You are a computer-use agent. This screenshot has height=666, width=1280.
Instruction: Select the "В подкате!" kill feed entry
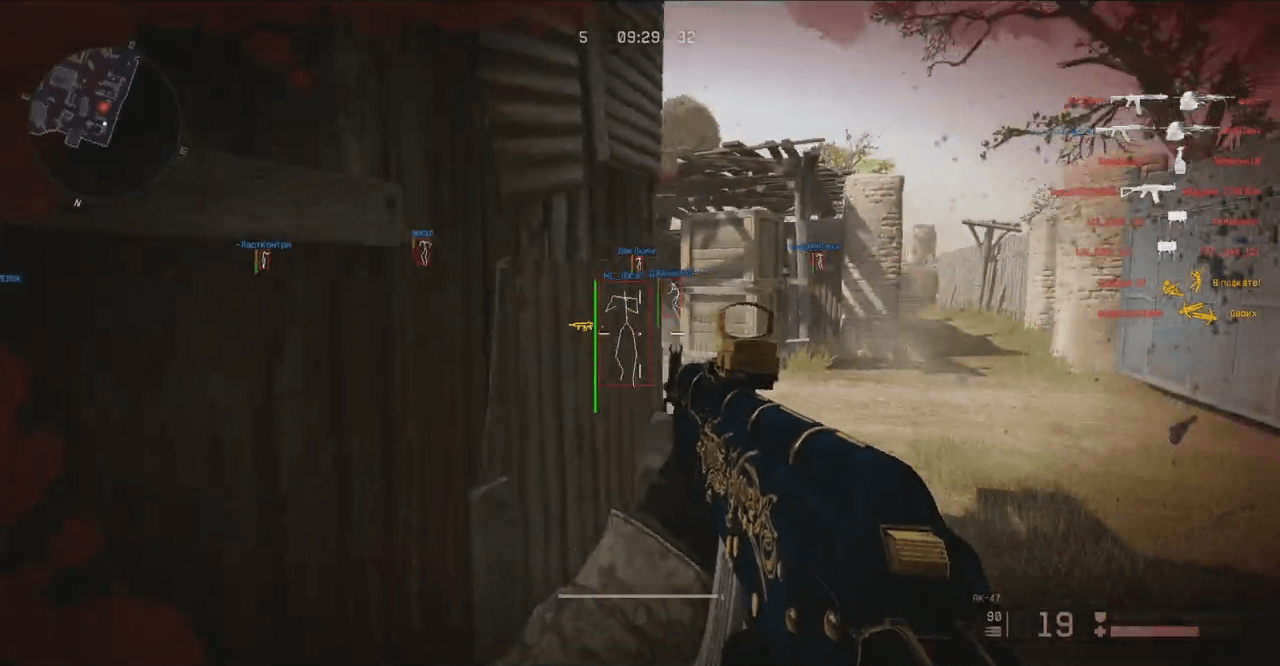(x=1236, y=283)
